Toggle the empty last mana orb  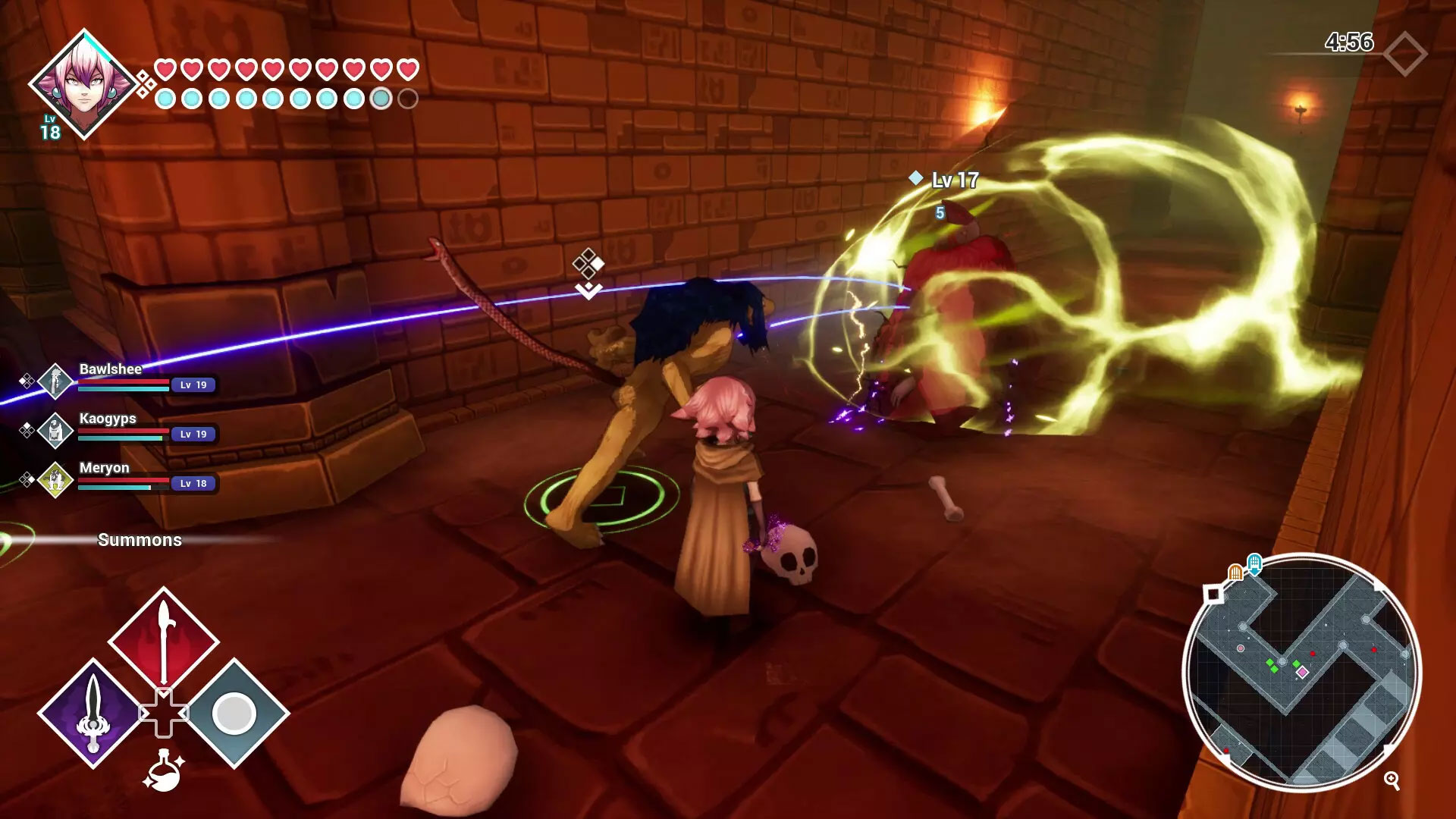[x=407, y=98]
